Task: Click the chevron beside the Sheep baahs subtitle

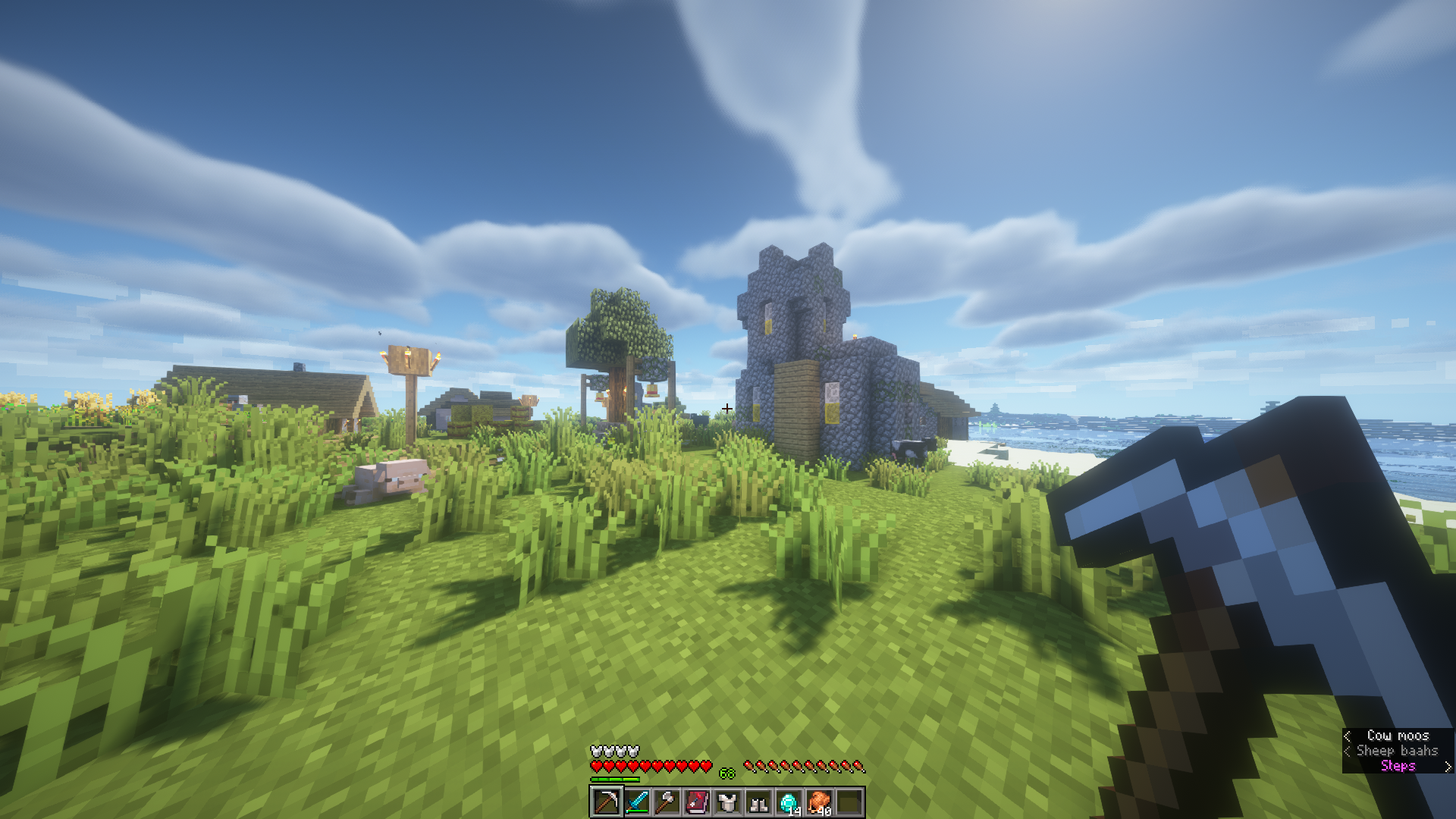Action: tap(1347, 751)
